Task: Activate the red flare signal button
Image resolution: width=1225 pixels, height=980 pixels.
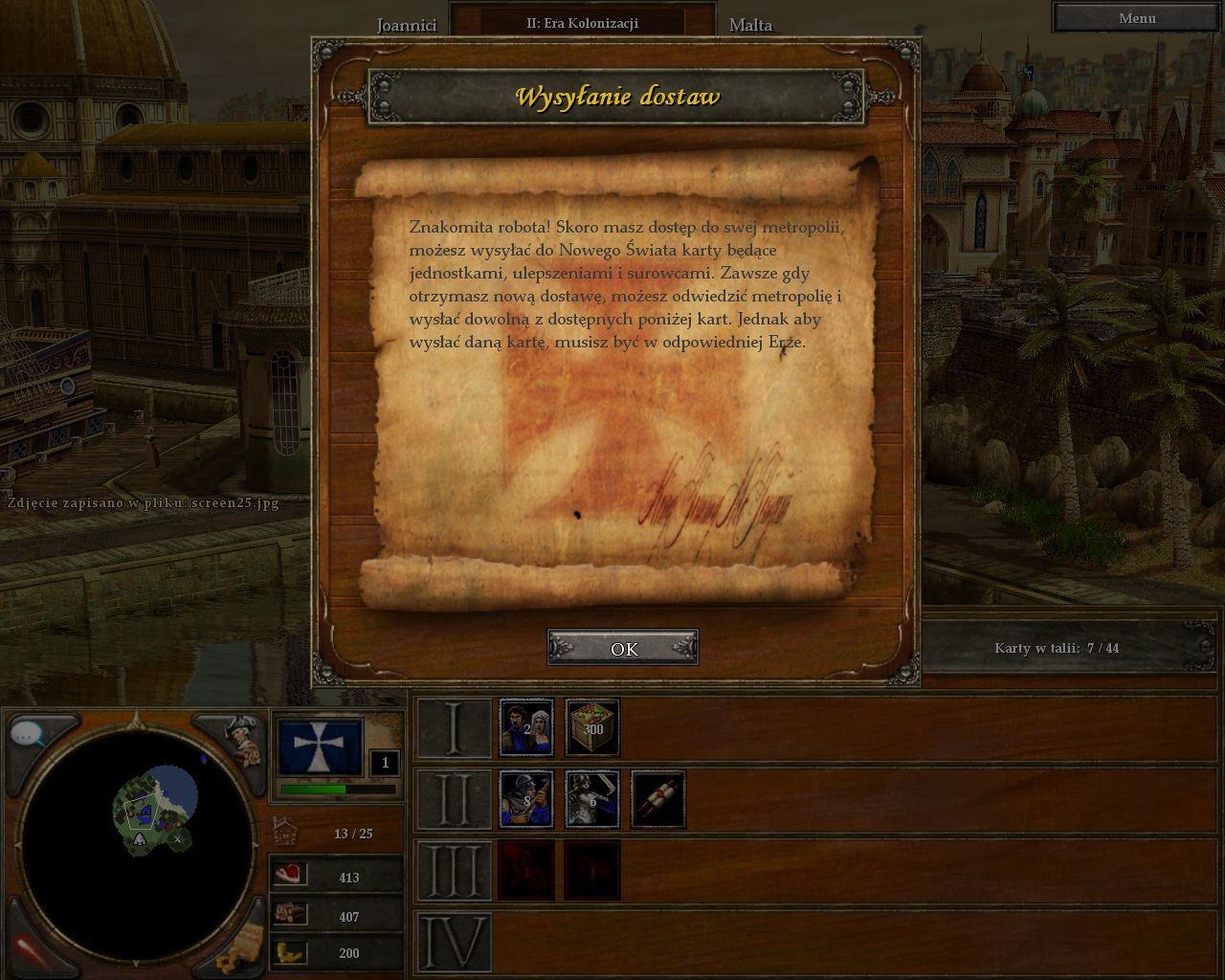Action: click(x=31, y=946)
